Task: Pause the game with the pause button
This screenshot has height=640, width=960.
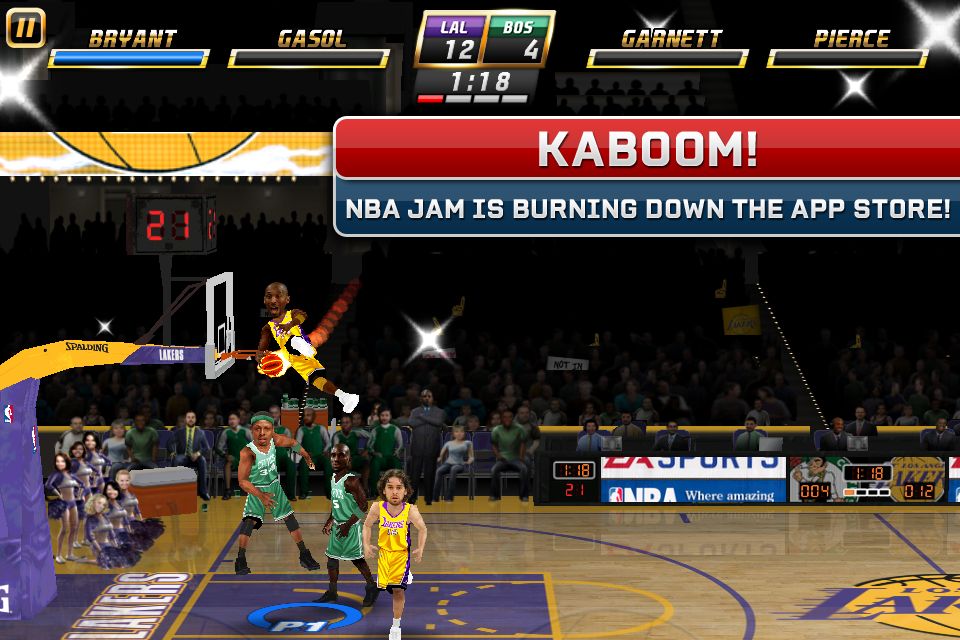Action: pyautogui.click(x=26, y=27)
